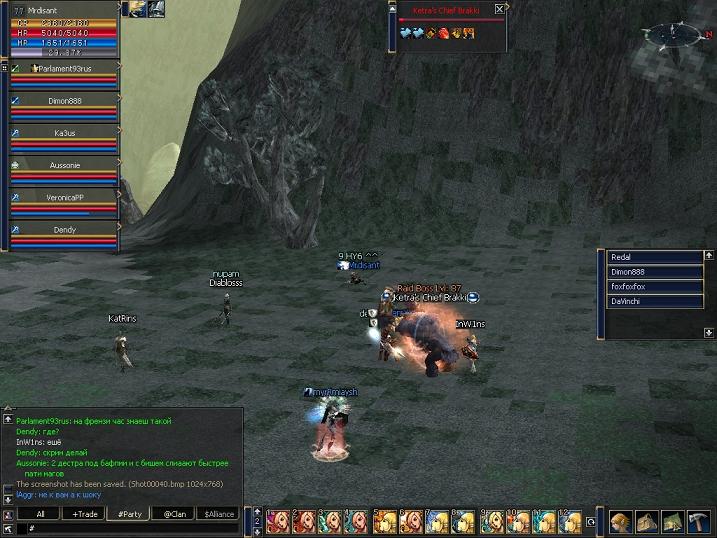
Task: Switch to the All chat tab
Action: coord(40,514)
